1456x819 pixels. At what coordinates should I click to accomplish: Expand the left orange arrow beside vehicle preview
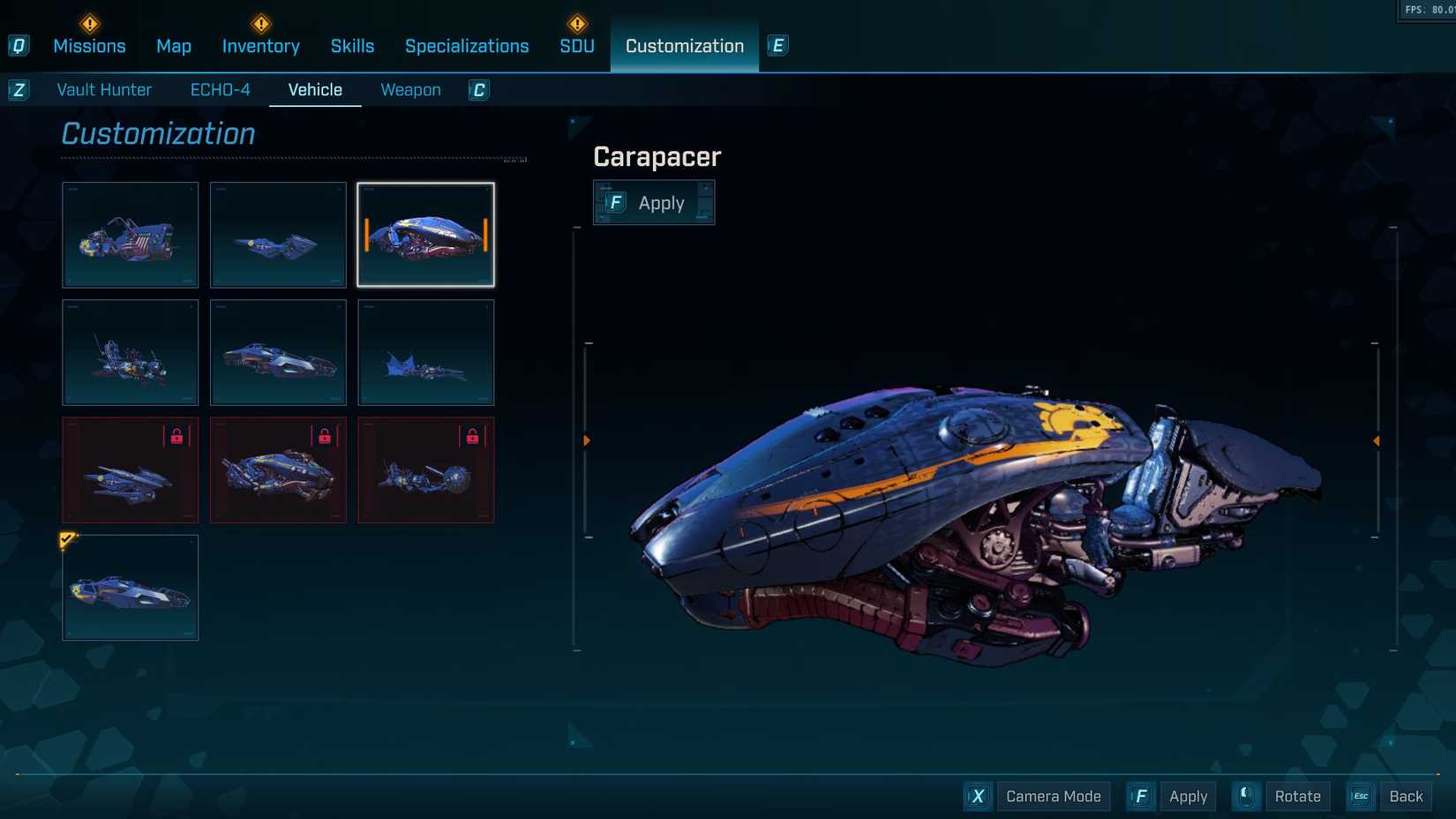[587, 440]
